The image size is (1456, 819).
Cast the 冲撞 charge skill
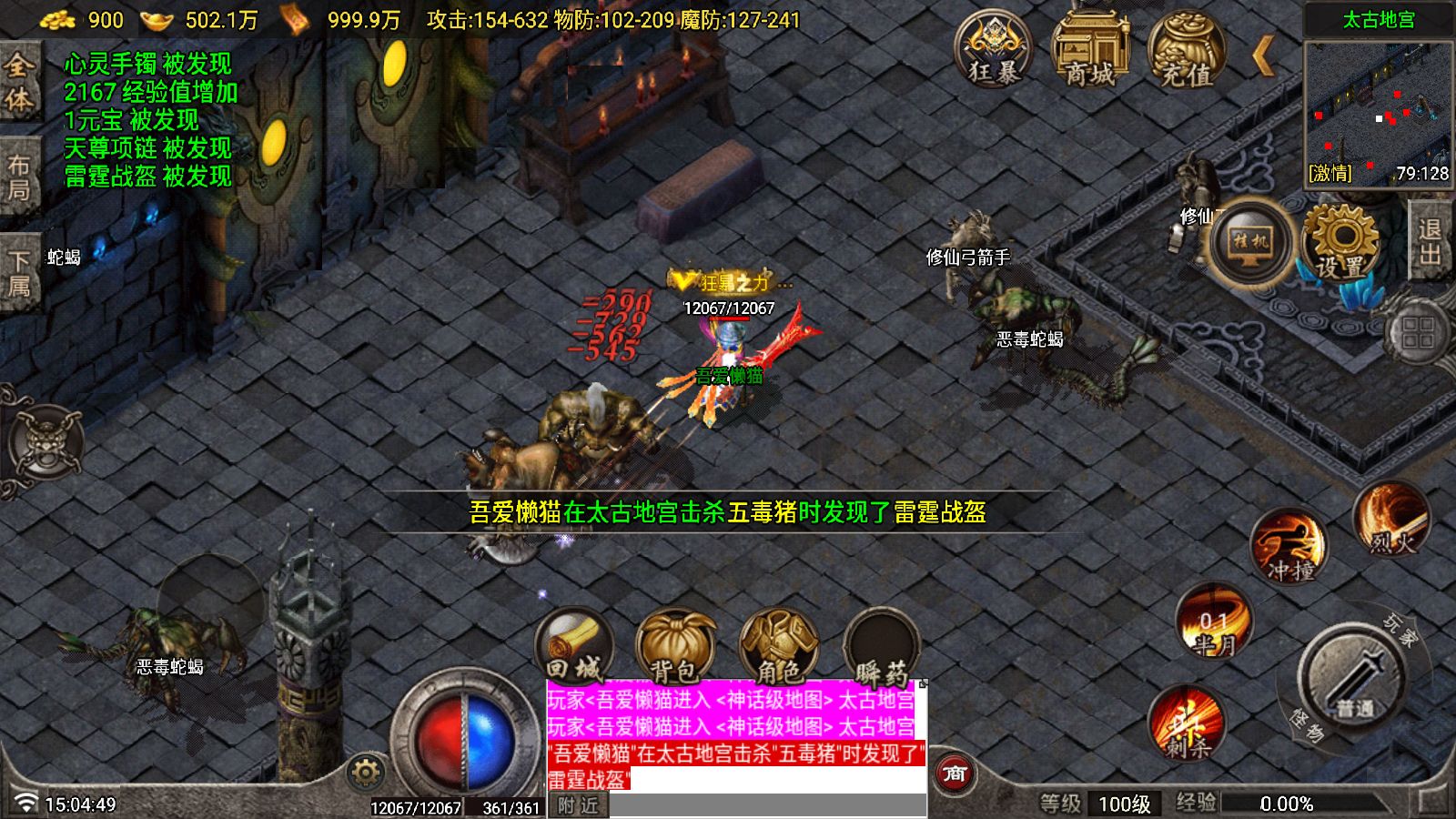[x=1289, y=546]
